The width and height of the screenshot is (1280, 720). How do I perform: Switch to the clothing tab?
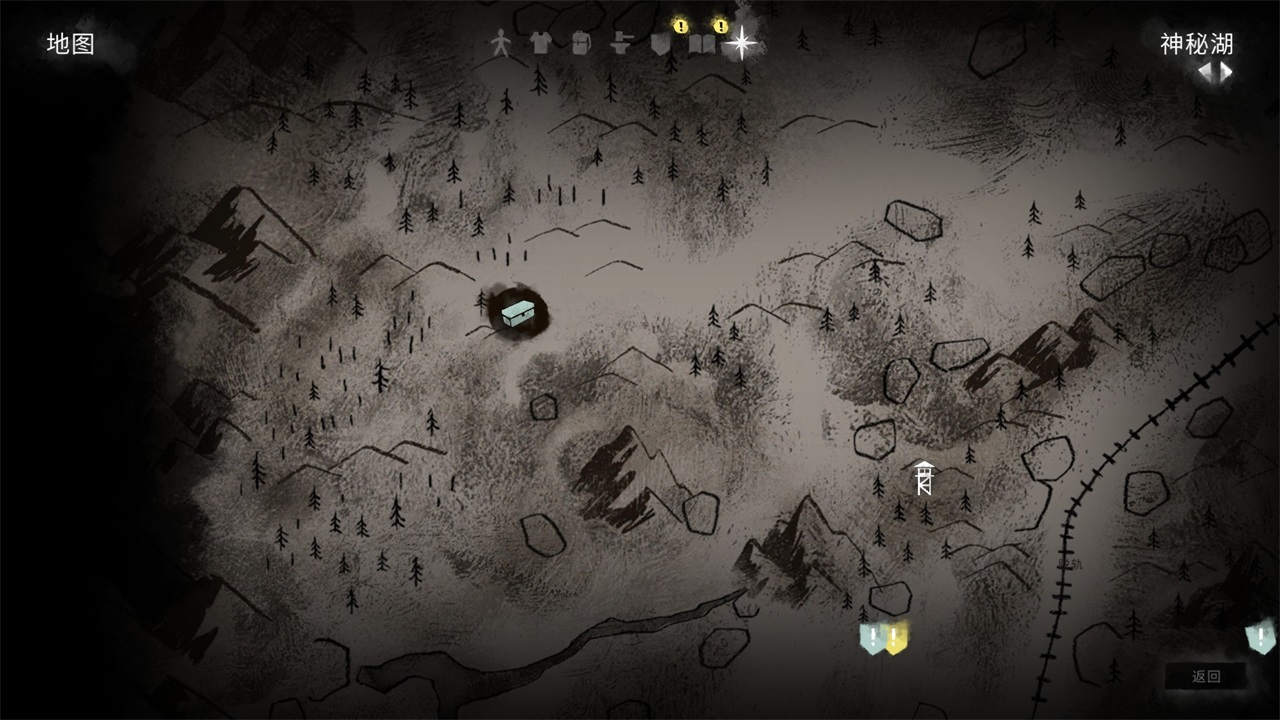click(x=540, y=43)
